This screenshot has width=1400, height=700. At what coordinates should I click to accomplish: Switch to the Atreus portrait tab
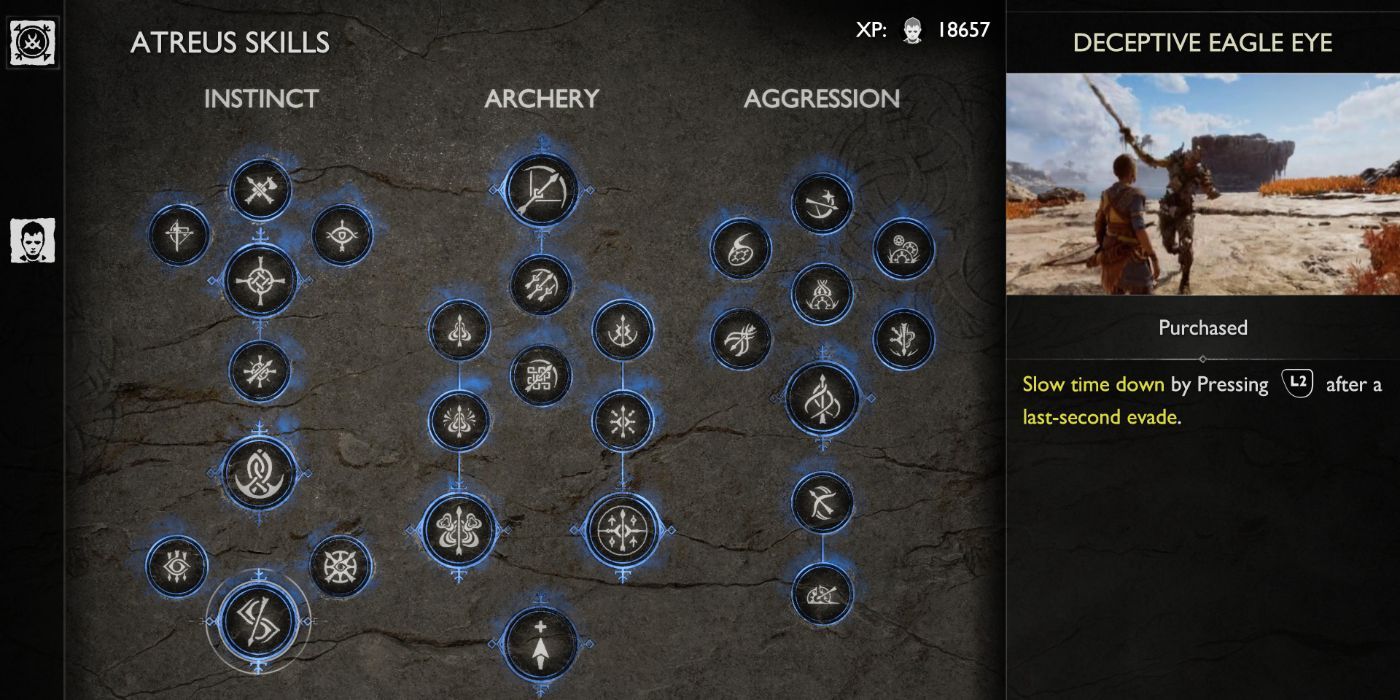click(x=32, y=241)
